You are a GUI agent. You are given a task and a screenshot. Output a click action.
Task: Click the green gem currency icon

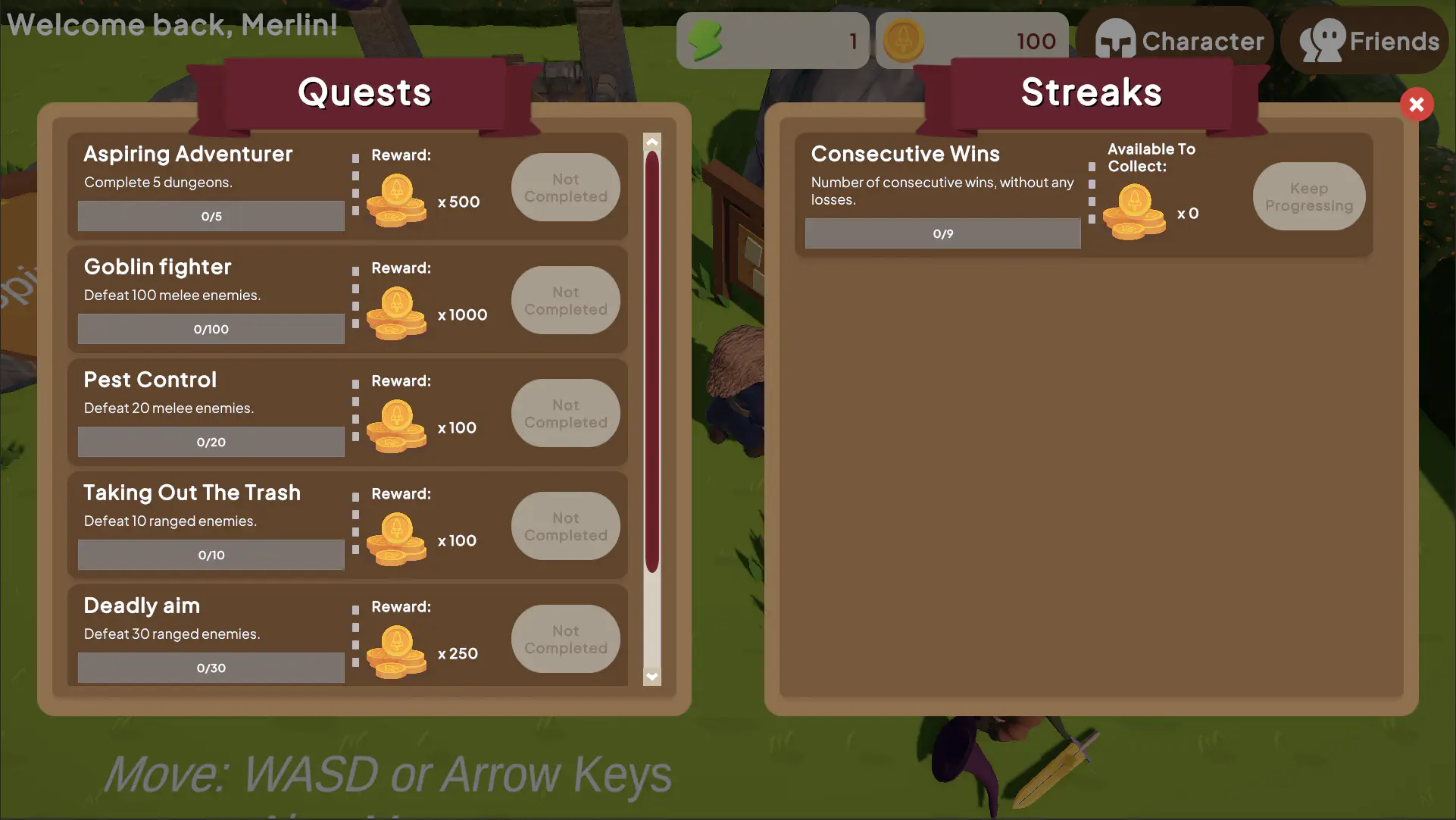pyautogui.click(x=708, y=39)
